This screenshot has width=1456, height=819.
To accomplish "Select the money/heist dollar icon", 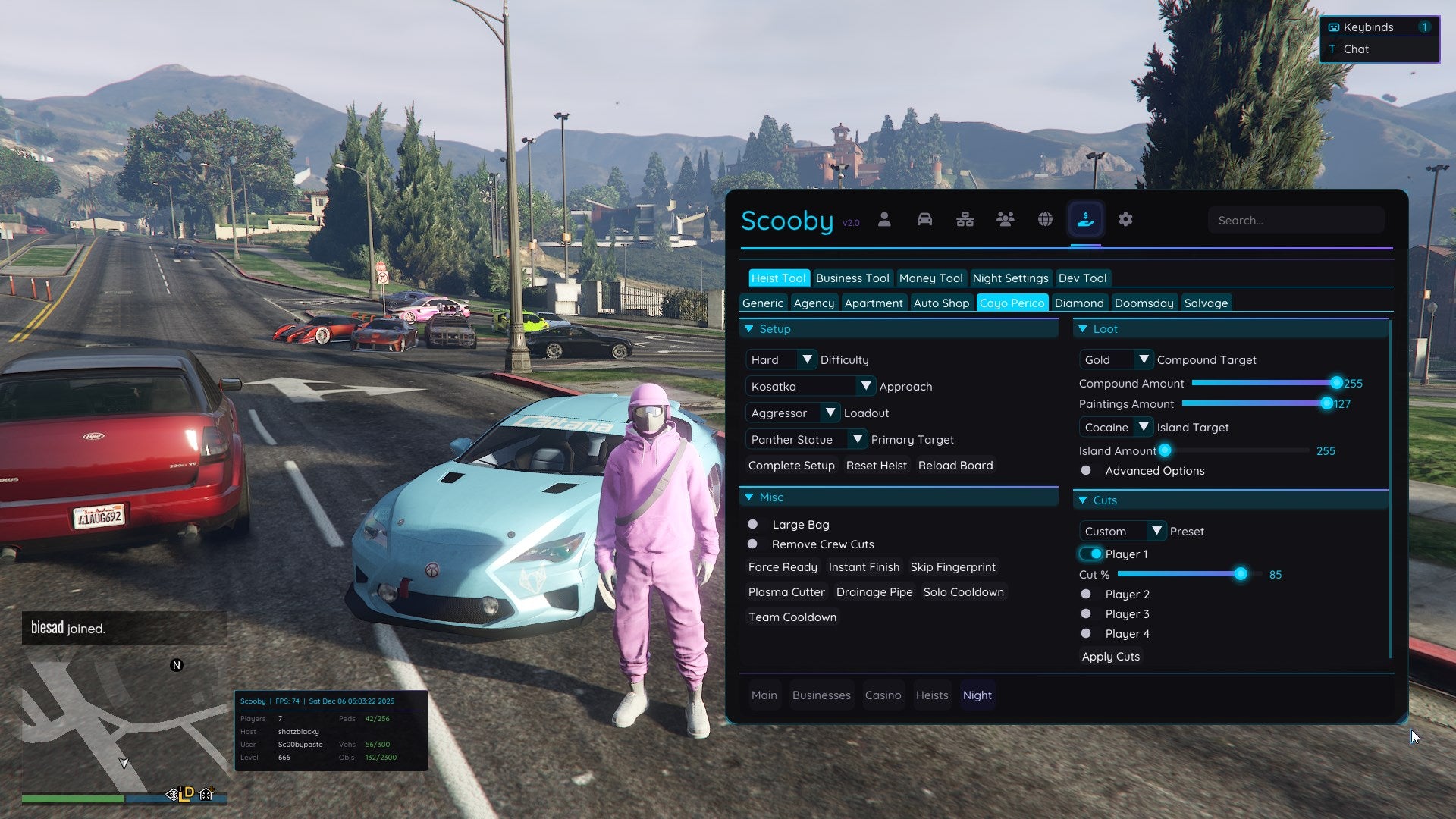I will click(x=1085, y=219).
